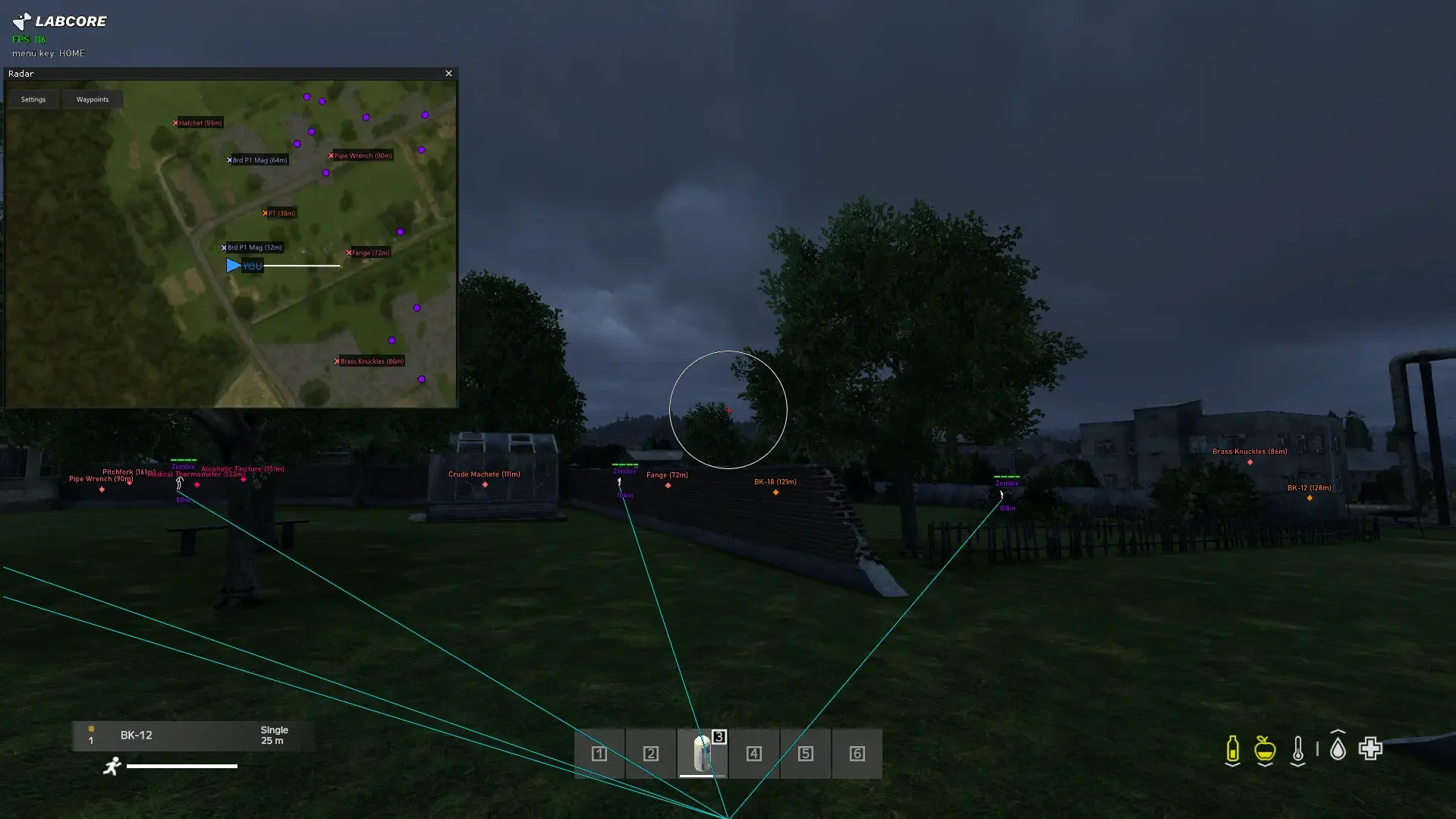Click the P1 (38m) radar label
The height and width of the screenshot is (819, 1456).
[x=279, y=213]
